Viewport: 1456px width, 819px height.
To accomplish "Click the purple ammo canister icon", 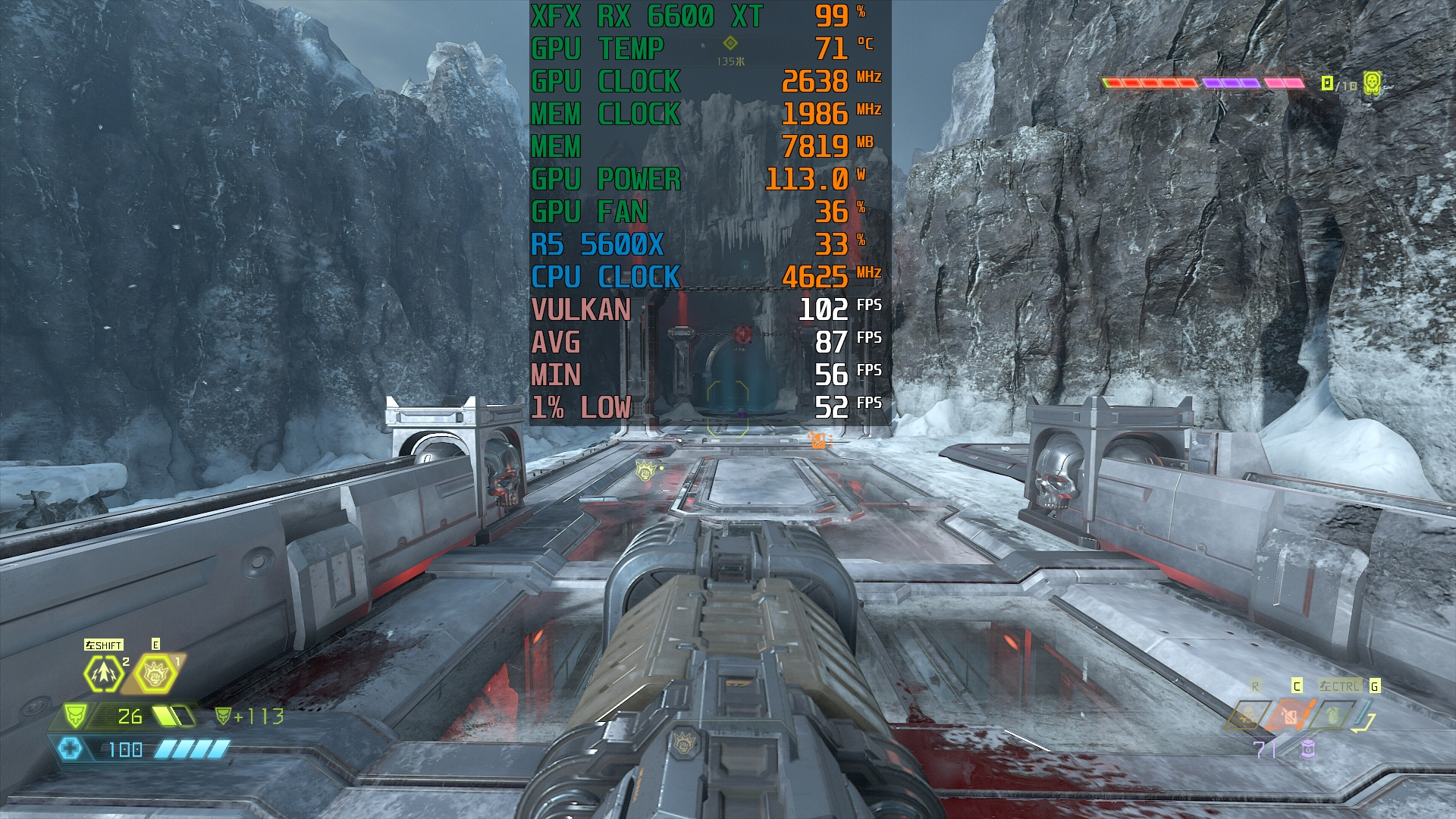I will click(1307, 749).
